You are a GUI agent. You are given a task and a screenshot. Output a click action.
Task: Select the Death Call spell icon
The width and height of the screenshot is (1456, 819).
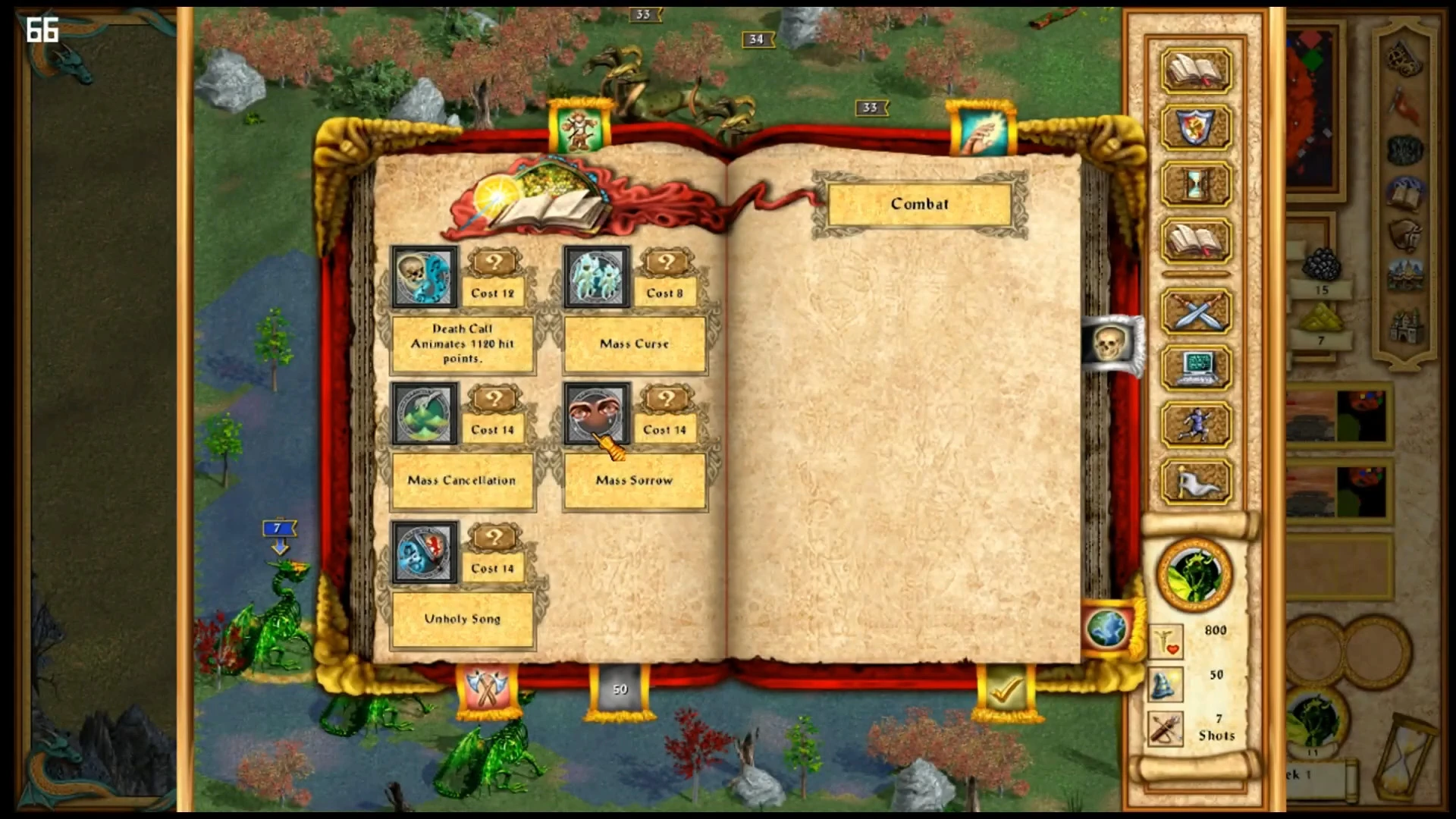click(424, 278)
